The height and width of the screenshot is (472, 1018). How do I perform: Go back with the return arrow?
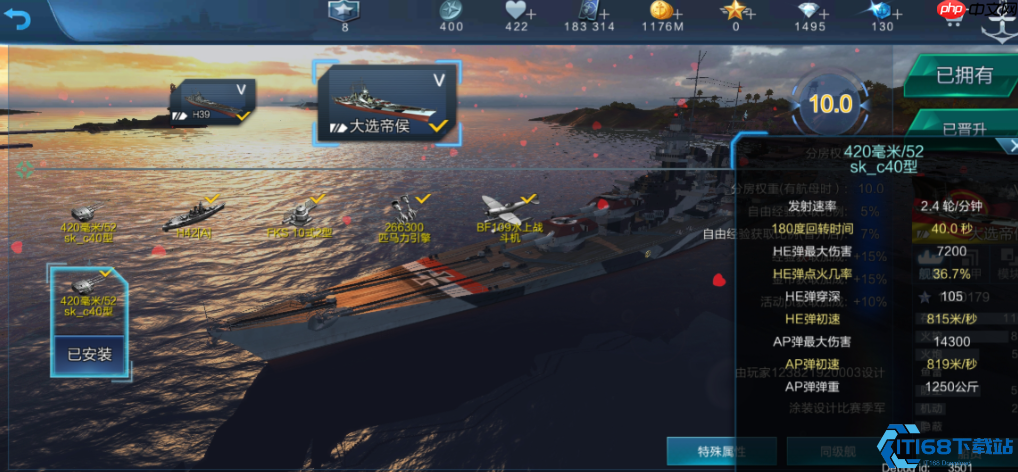[17, 17]
